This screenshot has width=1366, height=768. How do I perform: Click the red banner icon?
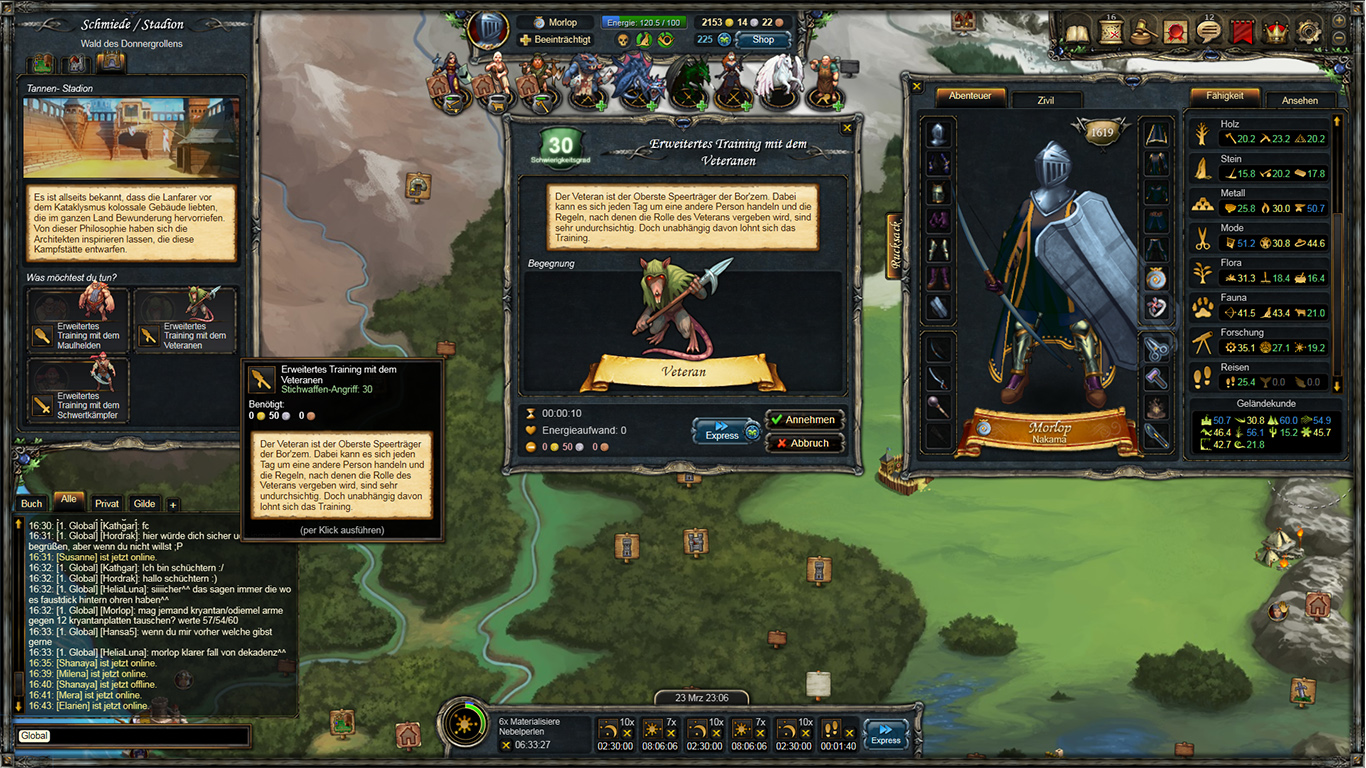point(1242,31)
